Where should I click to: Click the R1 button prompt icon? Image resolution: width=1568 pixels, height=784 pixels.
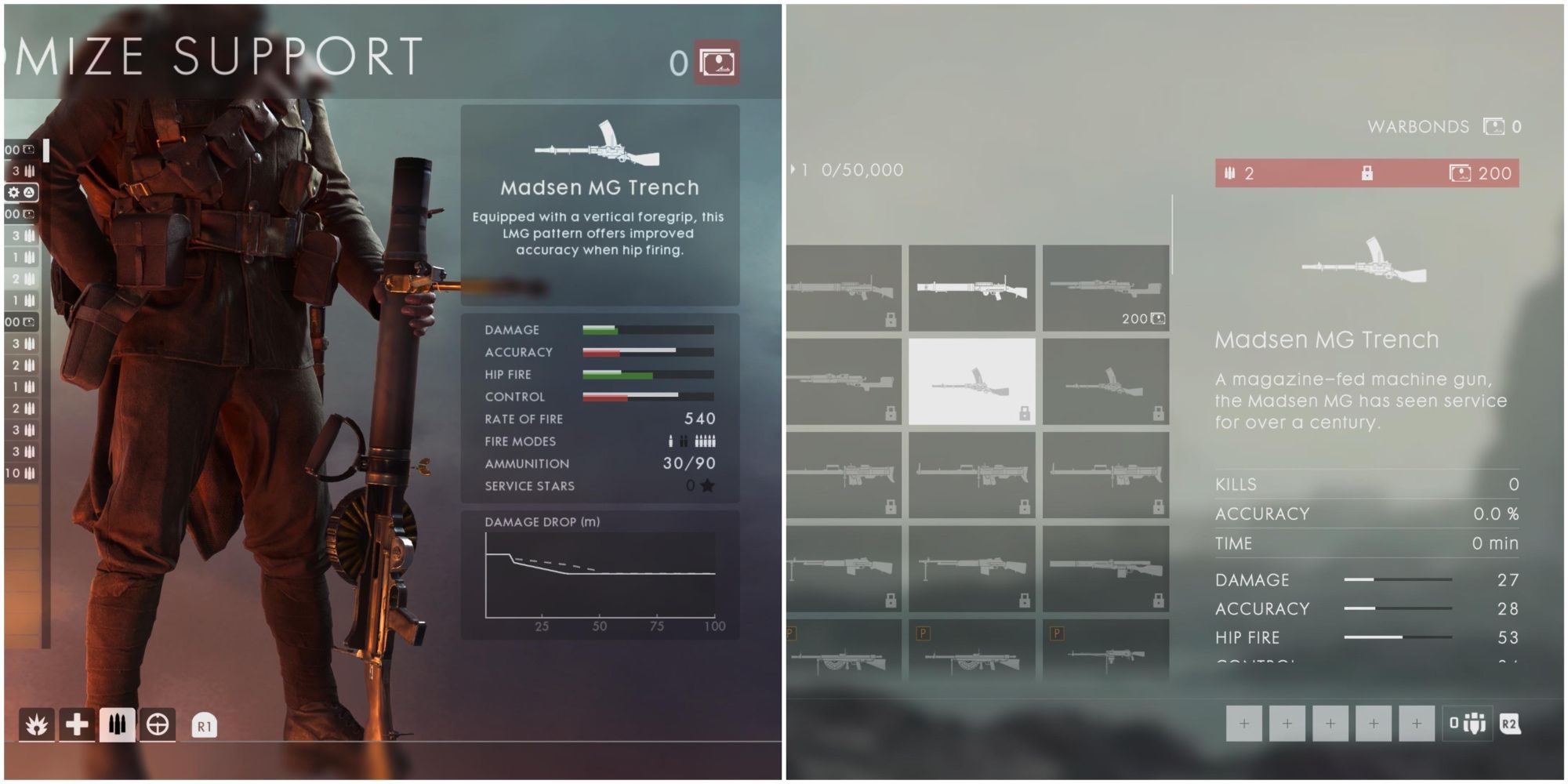(204, 725)
